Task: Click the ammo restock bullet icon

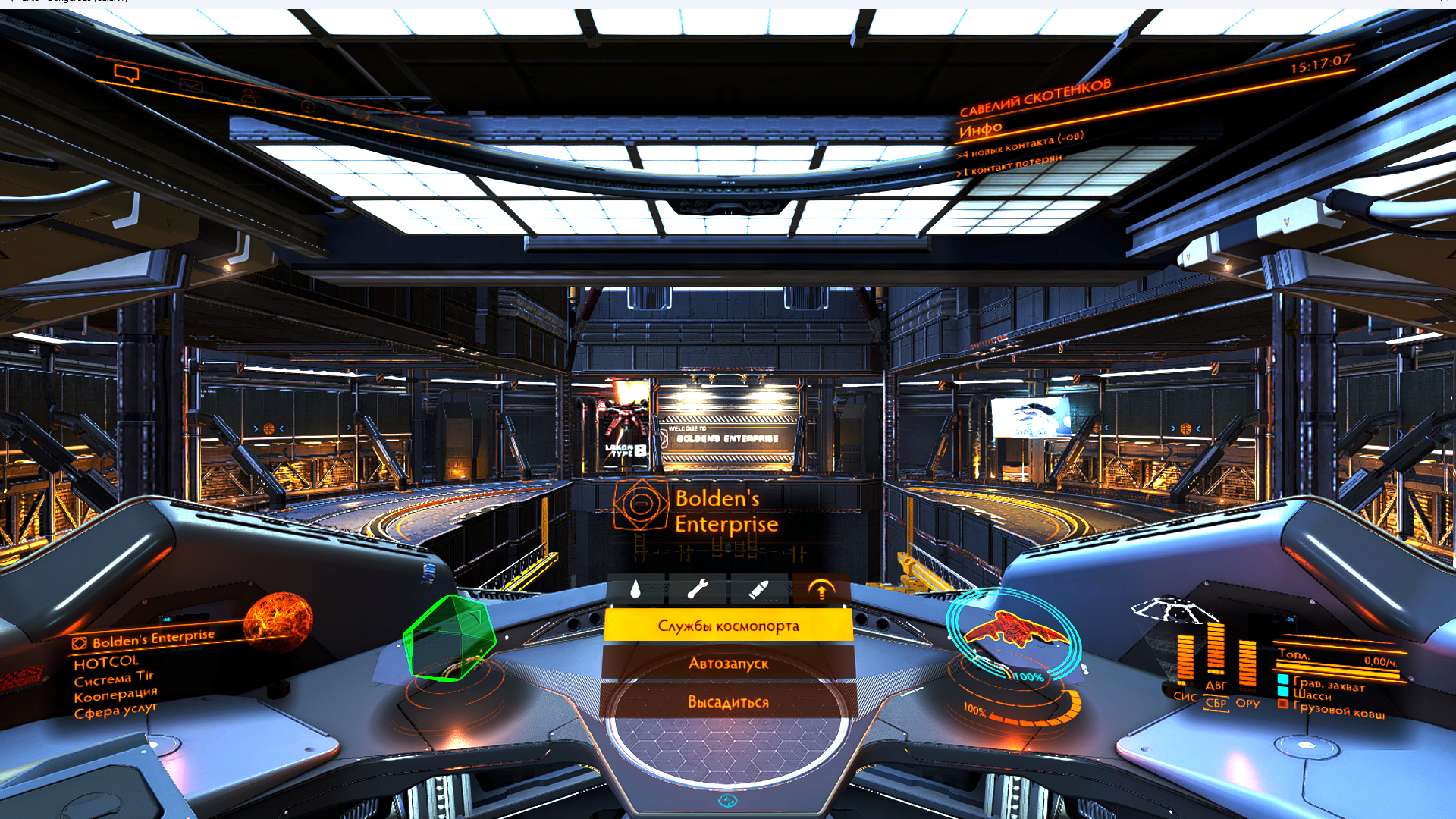Action: (x=758, y=589)
